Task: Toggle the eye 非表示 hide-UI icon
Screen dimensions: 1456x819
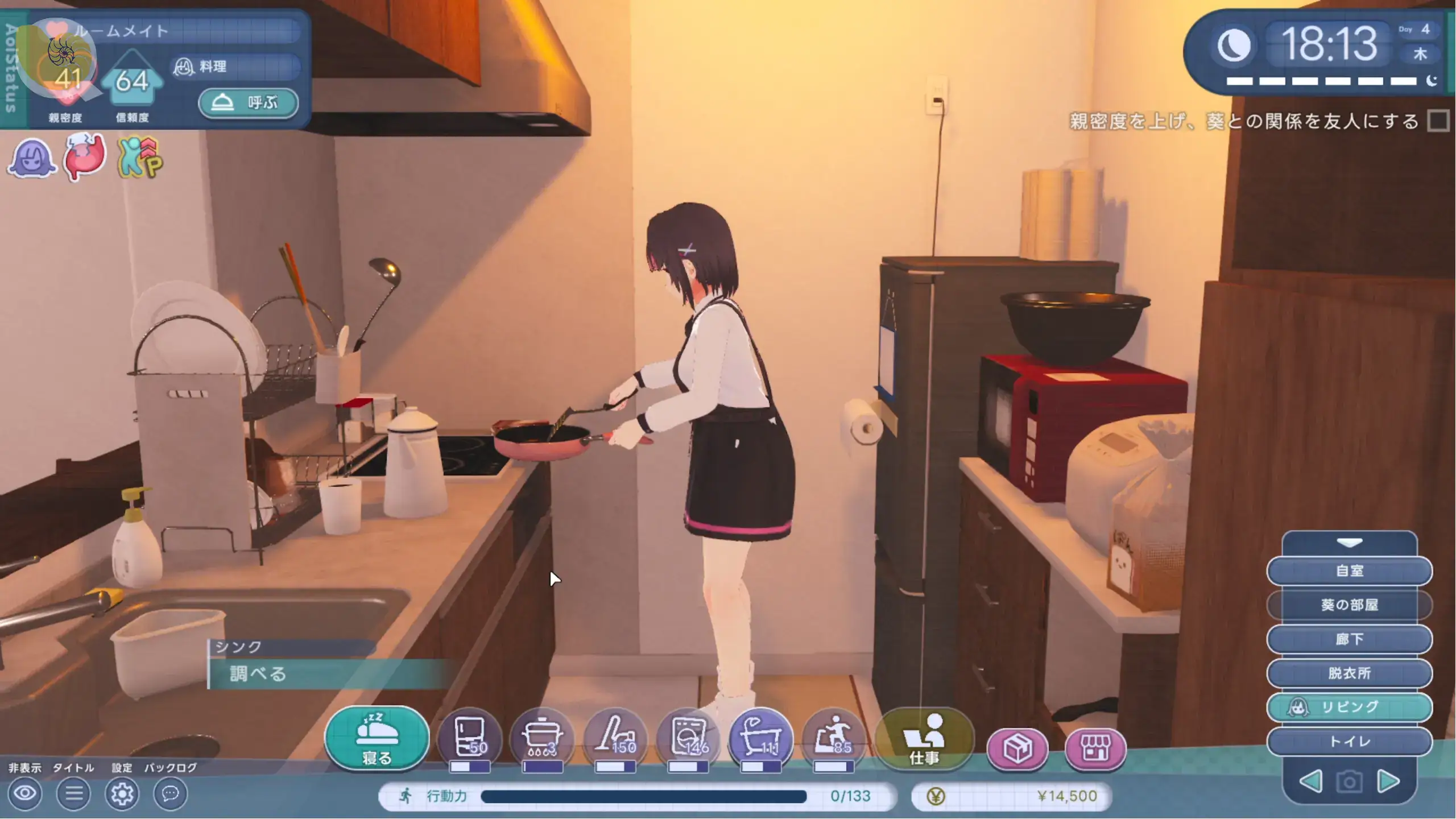Action: coord(25,793)
